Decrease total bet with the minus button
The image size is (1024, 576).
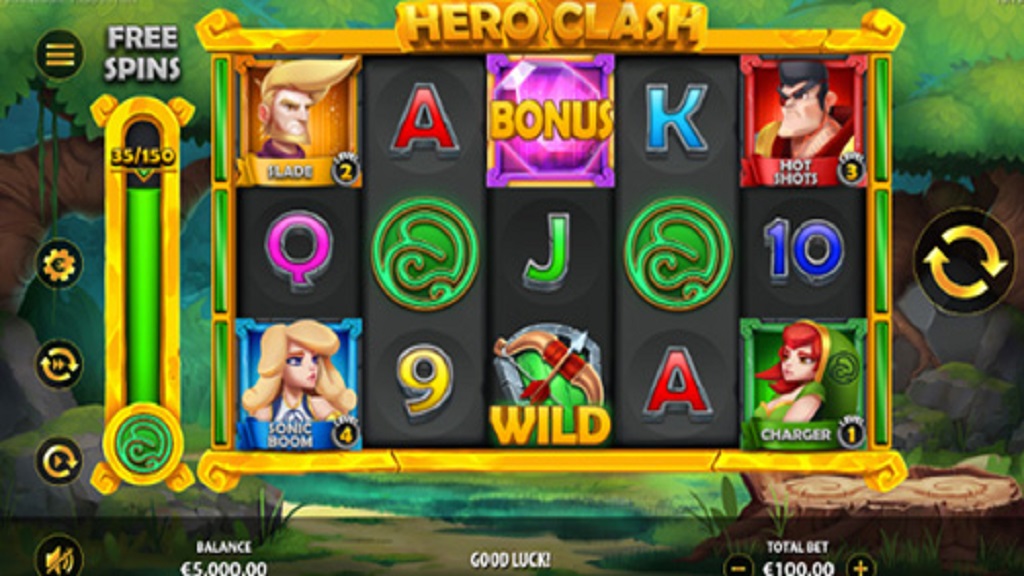pos(737,565)
